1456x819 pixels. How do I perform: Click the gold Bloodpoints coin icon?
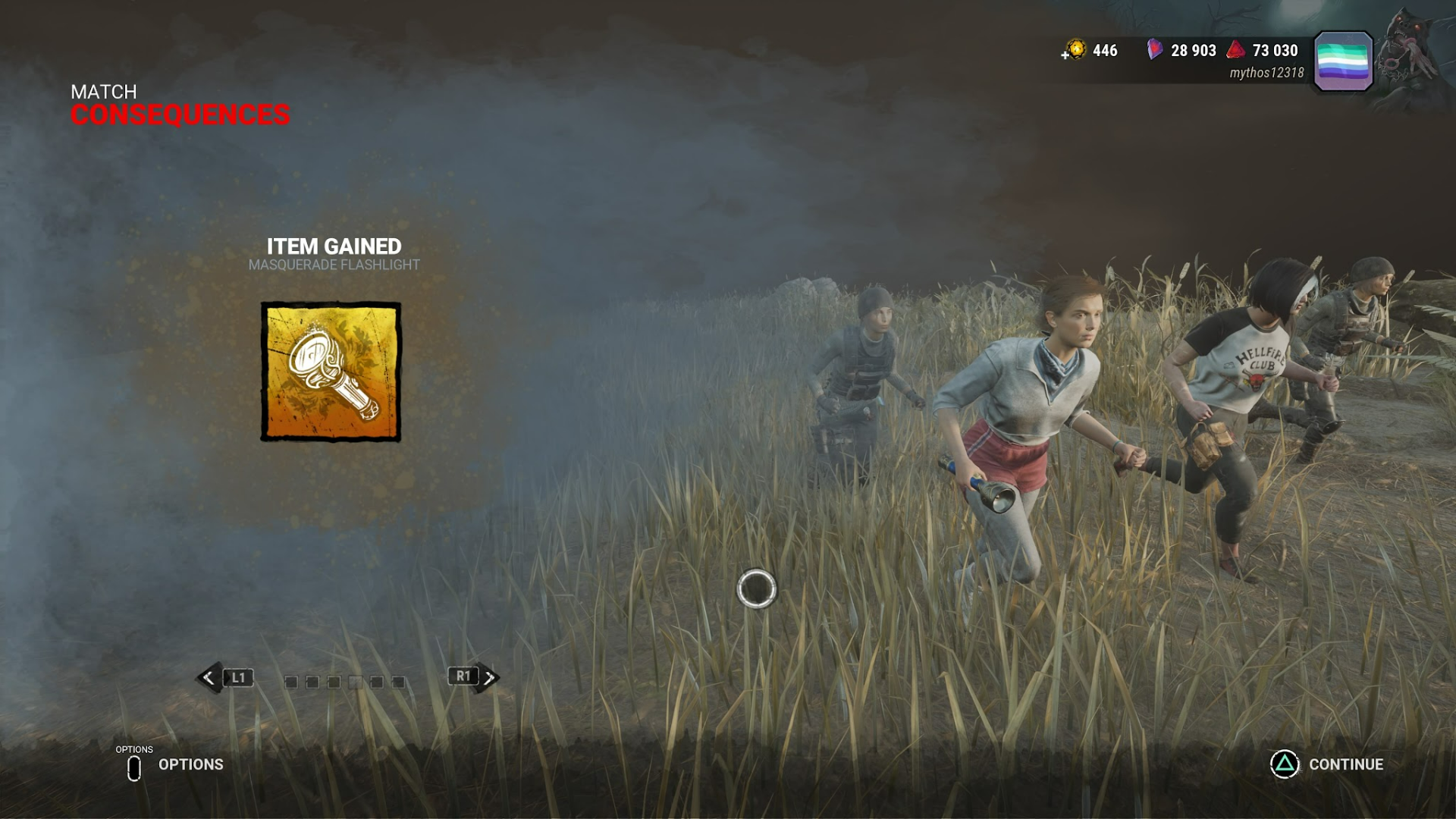point(1075,50)
